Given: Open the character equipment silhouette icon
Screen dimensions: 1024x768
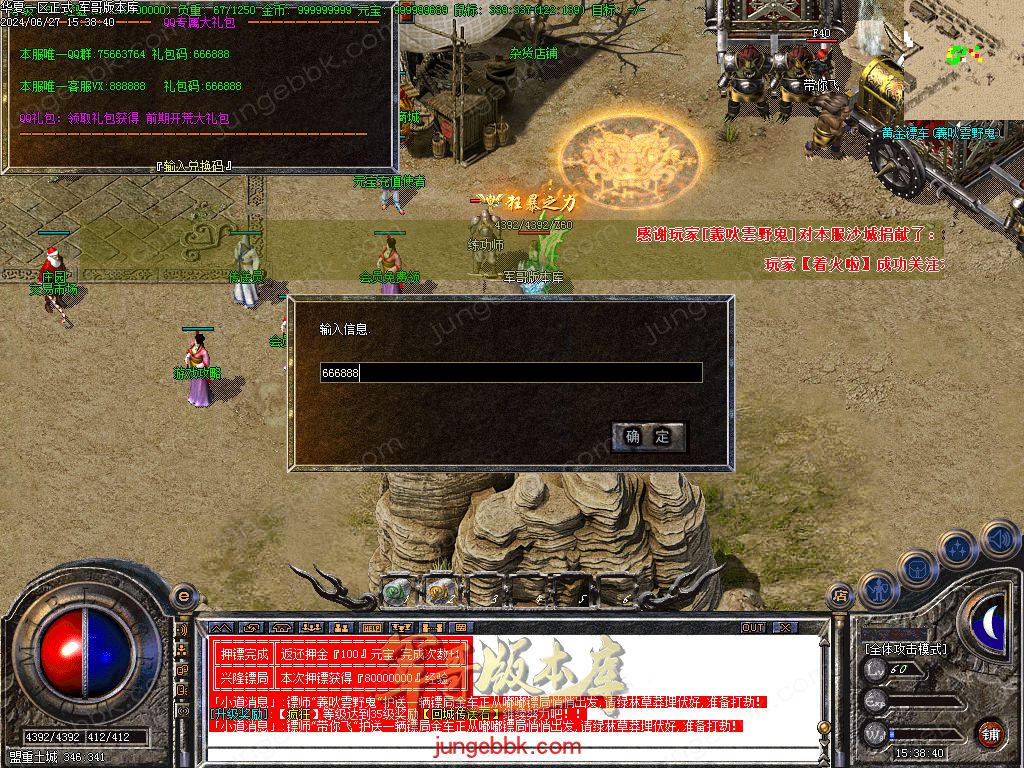Looking at the screenshot, I should [876, 589].
